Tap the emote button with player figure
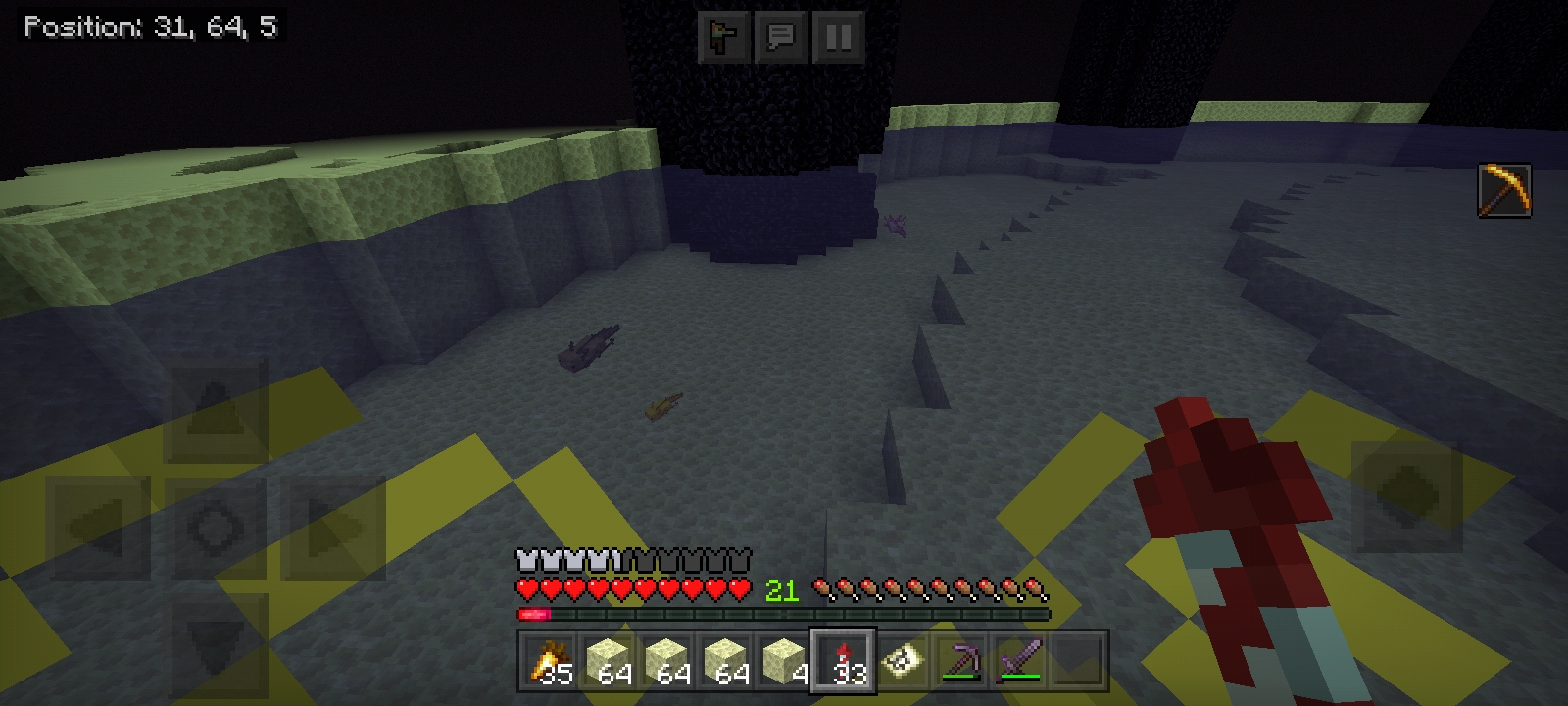The image size is (1568, 706). pyautogui.click(x=723, y=37)
